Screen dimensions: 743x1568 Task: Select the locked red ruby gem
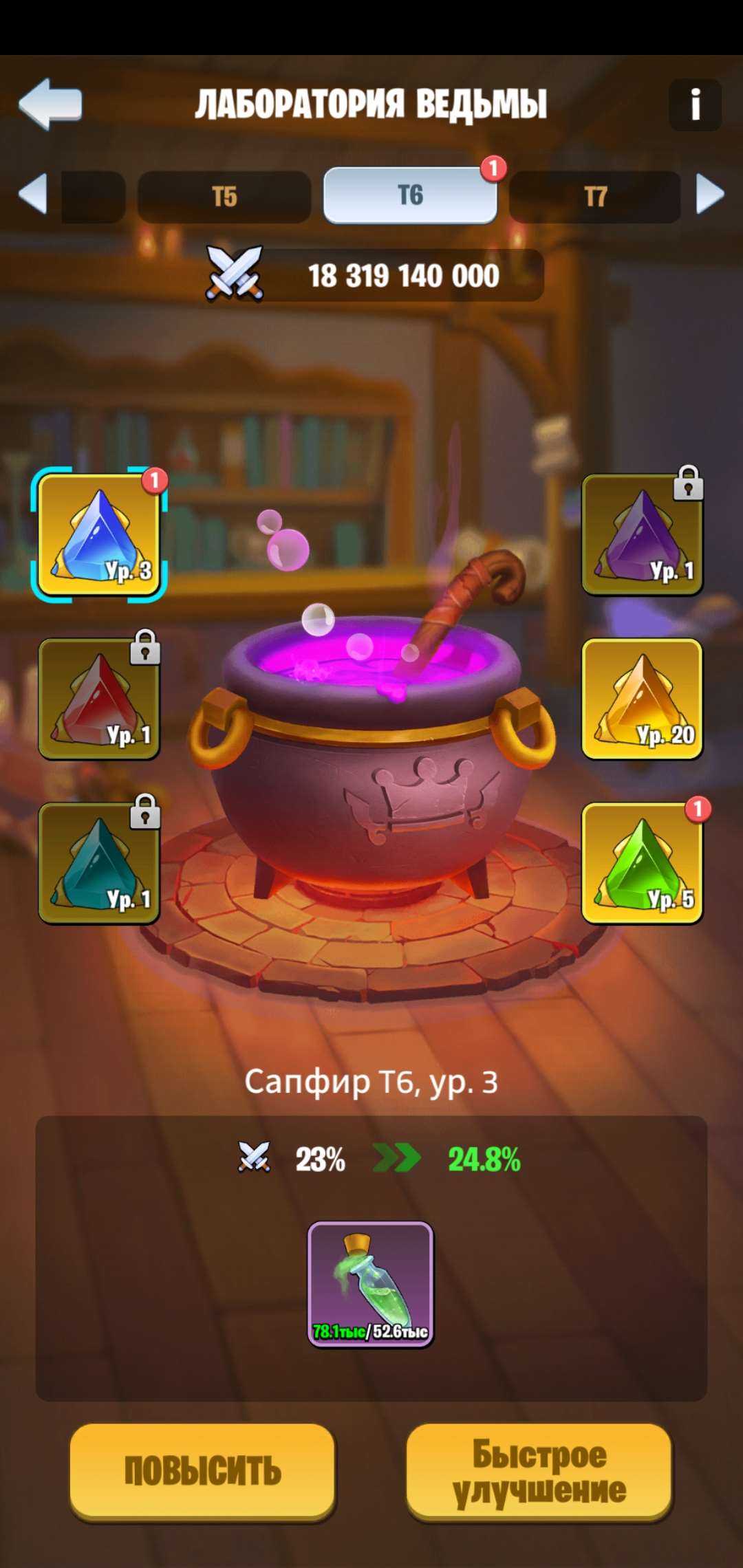99,699
